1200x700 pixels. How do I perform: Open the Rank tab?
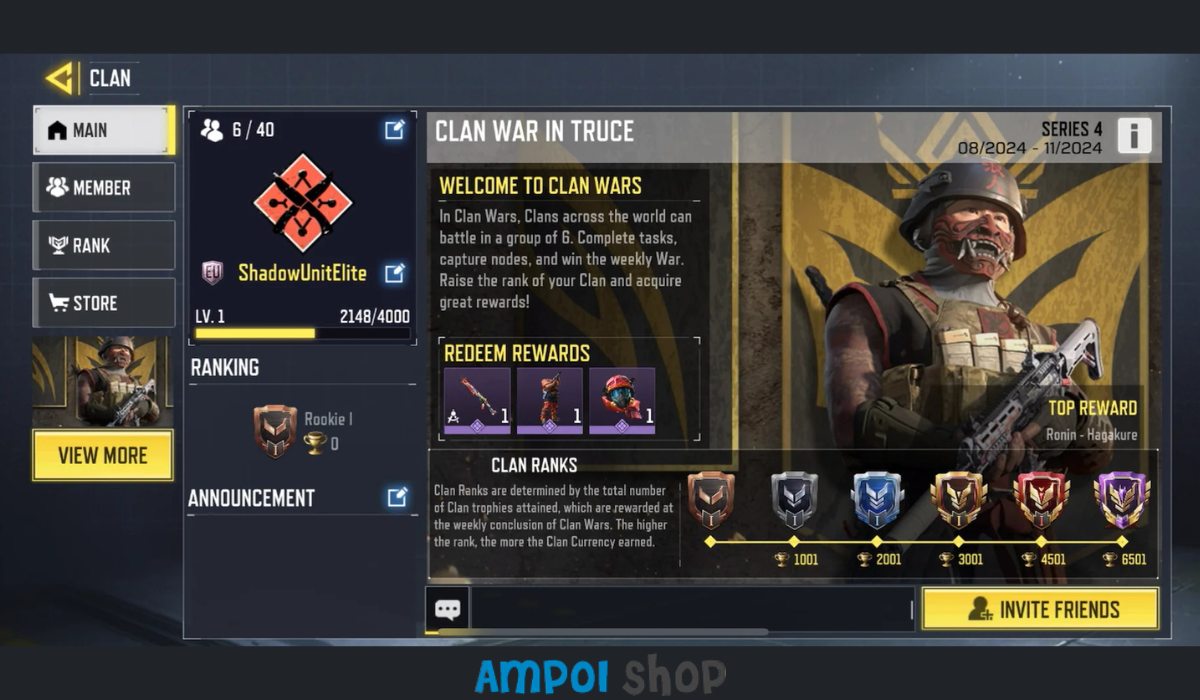104,246
